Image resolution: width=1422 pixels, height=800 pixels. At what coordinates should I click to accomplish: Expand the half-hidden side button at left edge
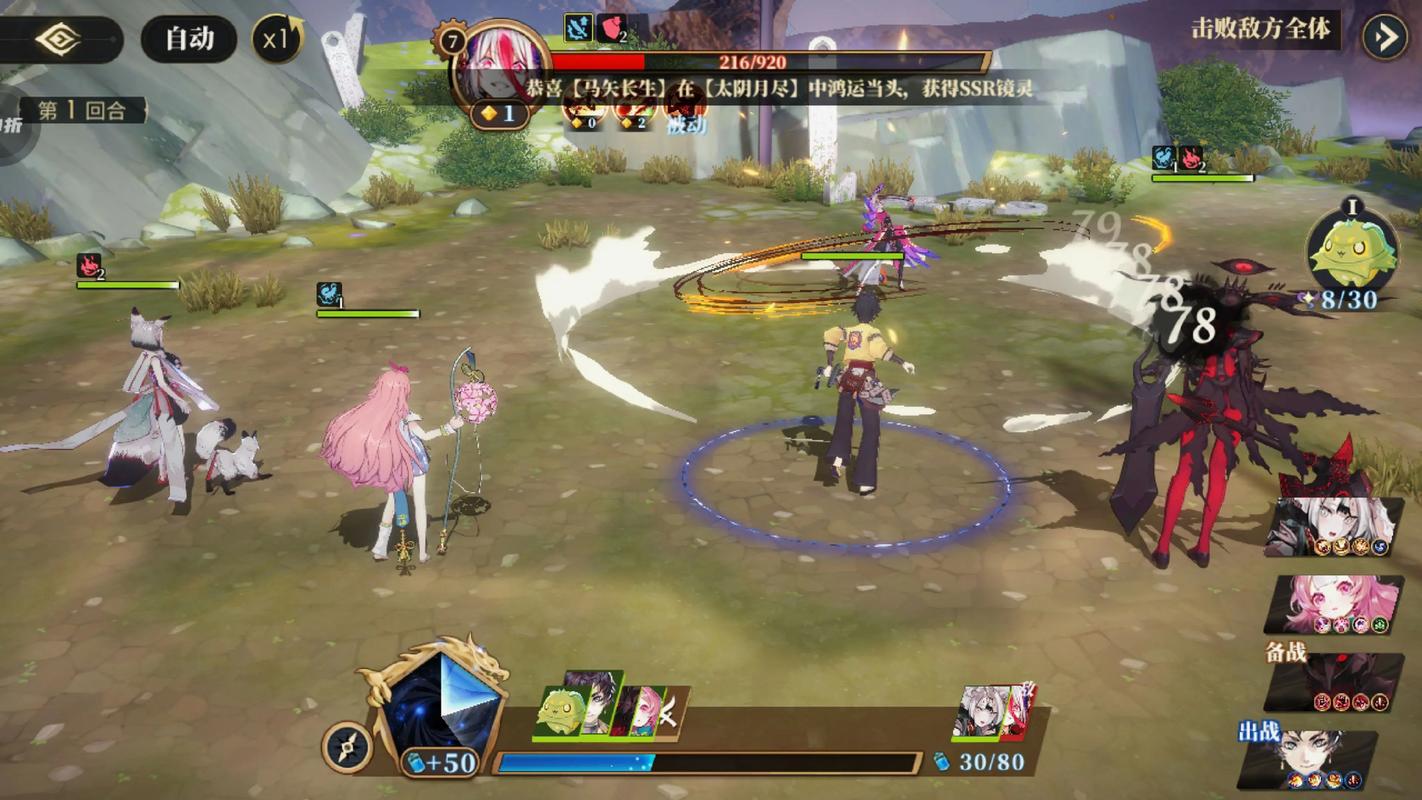(14, 125)
